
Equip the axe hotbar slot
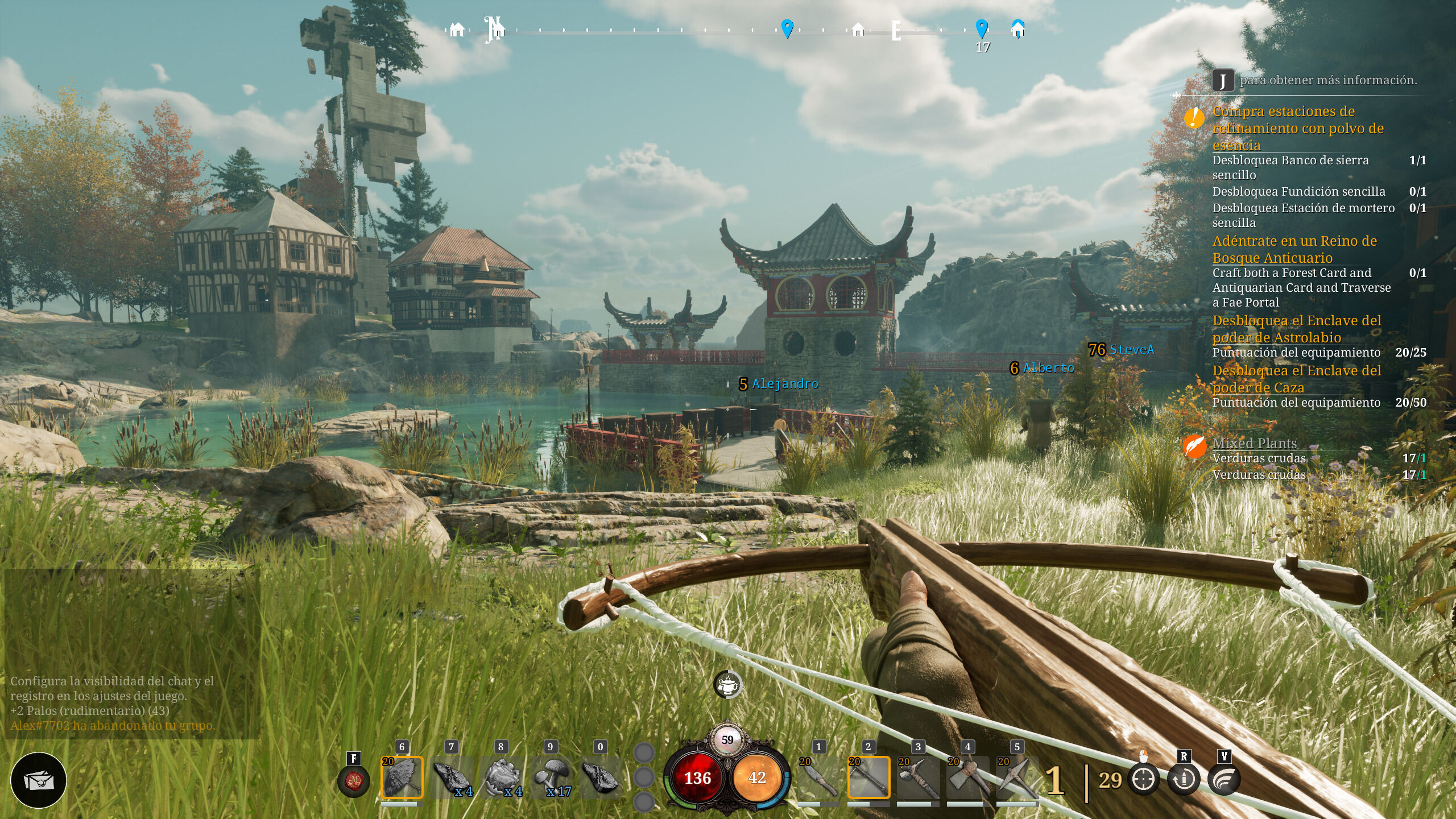(968, 777)
